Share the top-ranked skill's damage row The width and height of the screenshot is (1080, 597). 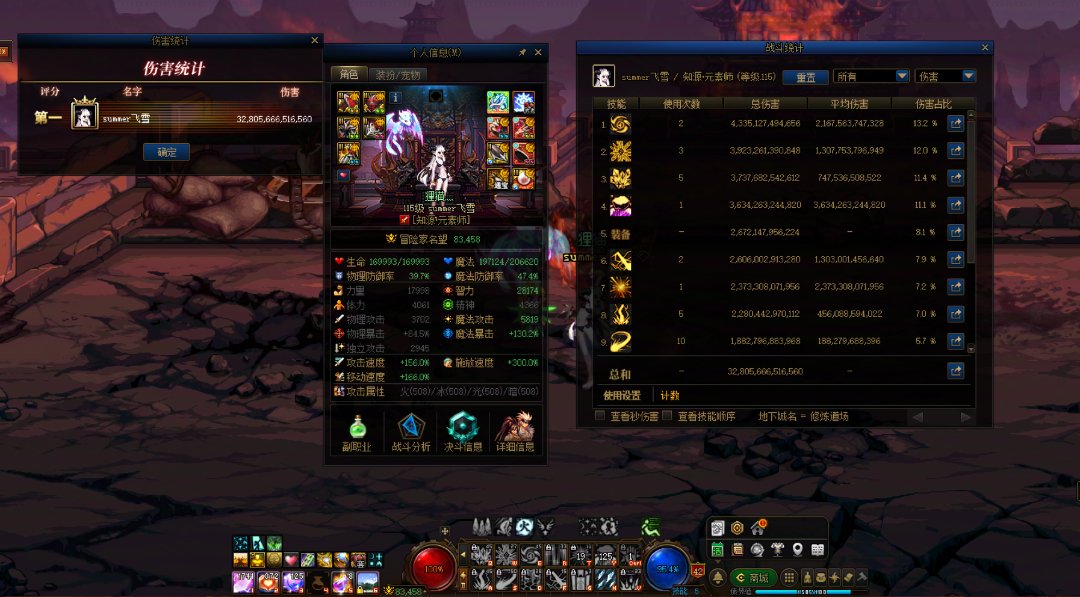[956, 123]
